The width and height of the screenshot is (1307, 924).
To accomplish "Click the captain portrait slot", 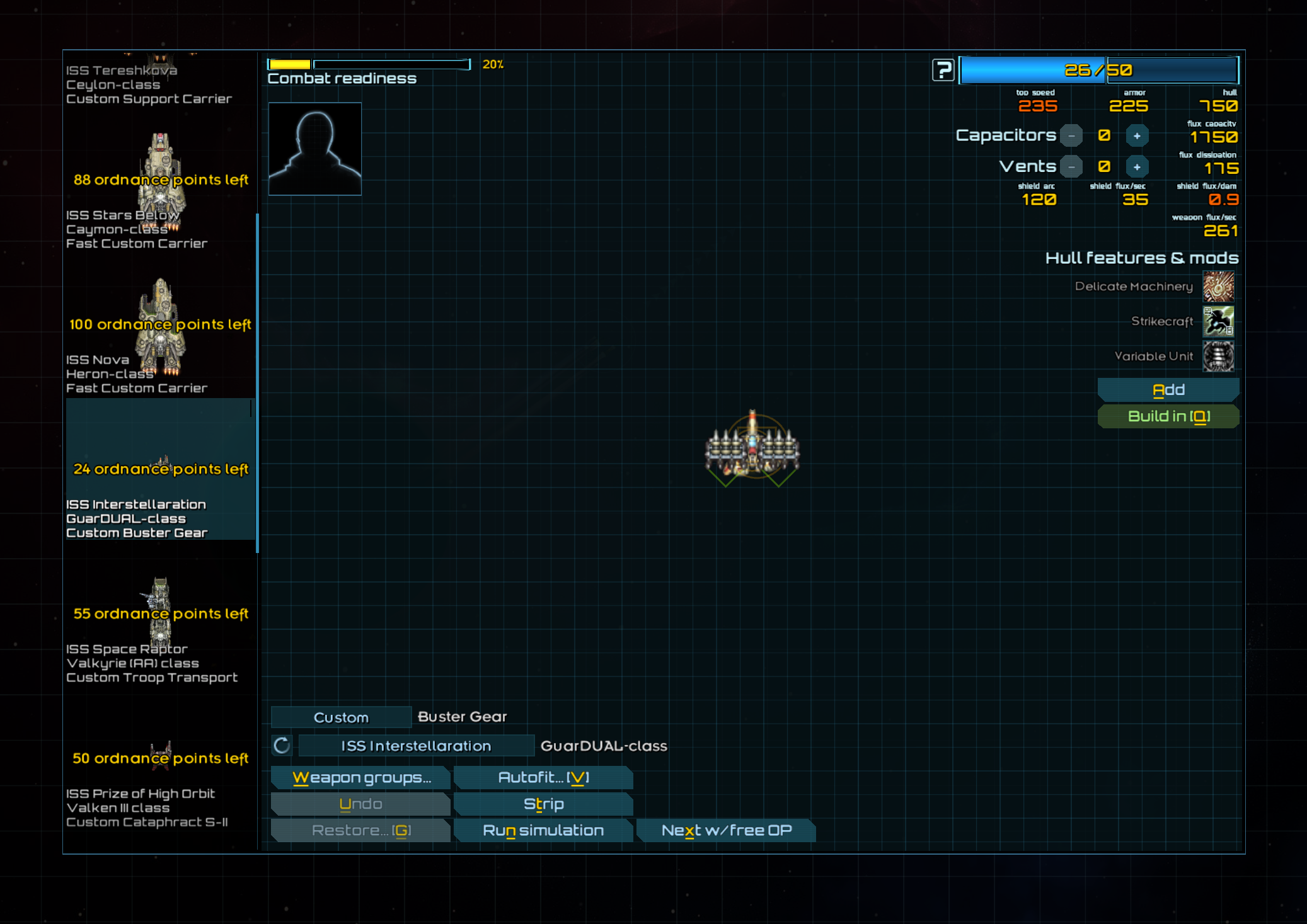I will 315,149.
